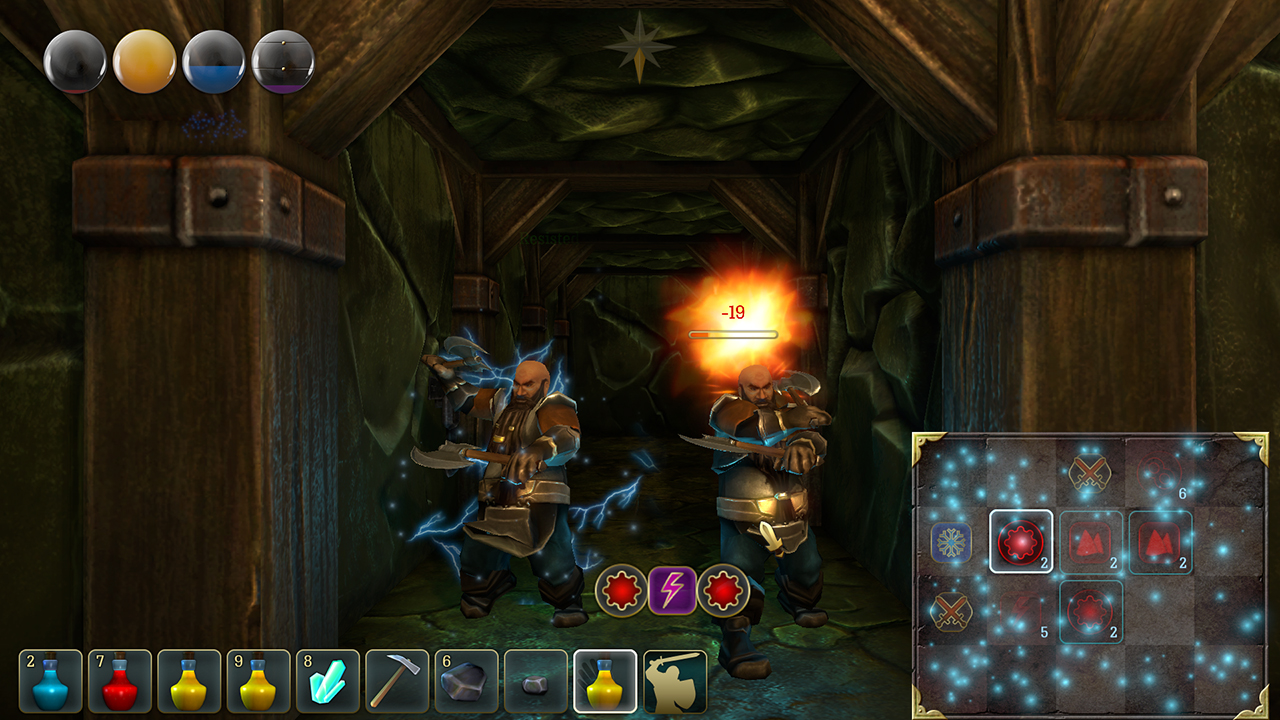Equip the pickaxe from the hotbar
1280x720 pixels.
[x=397, y=681]
